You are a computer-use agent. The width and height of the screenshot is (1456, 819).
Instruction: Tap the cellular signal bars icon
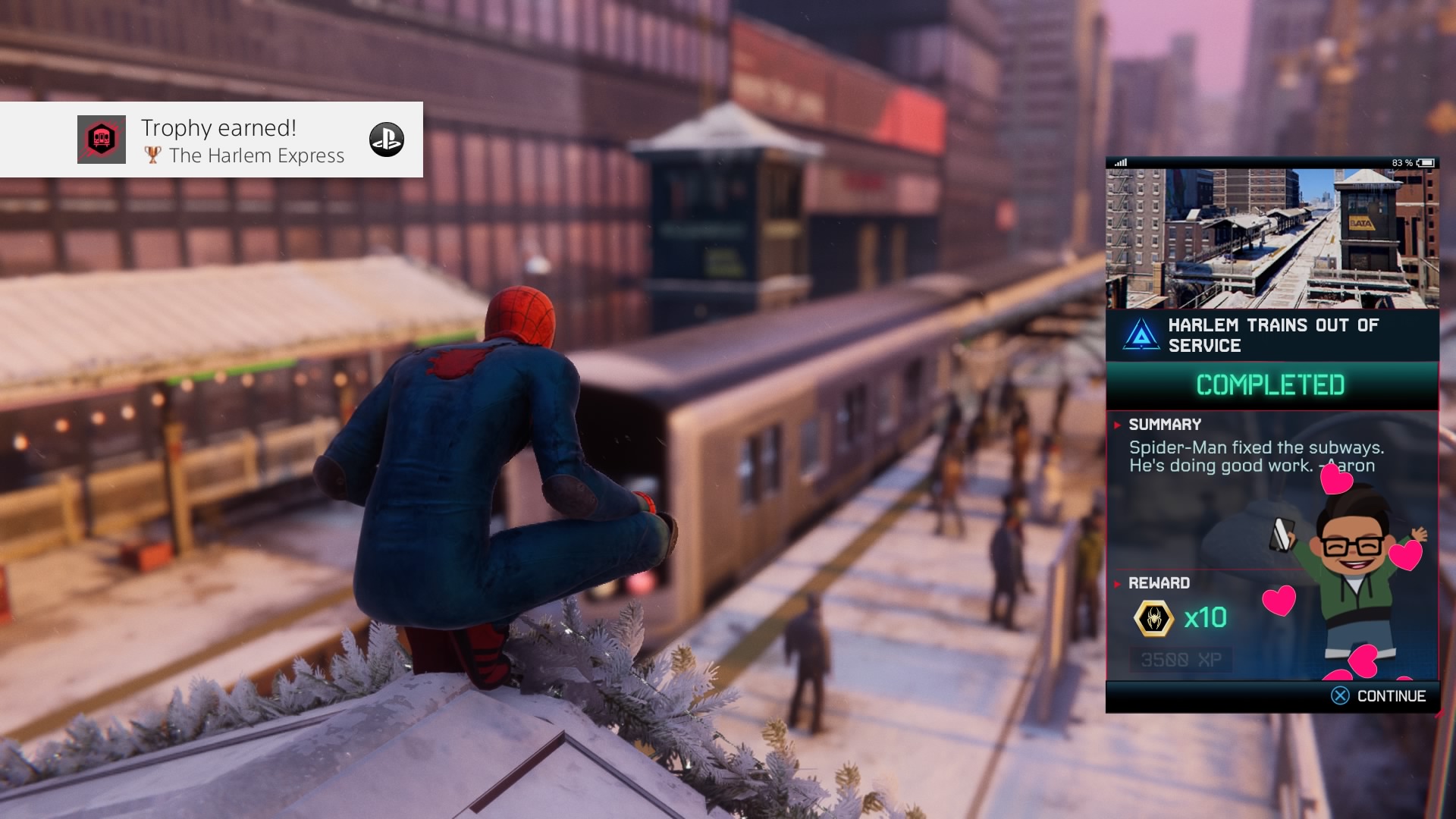[1122, 162]
